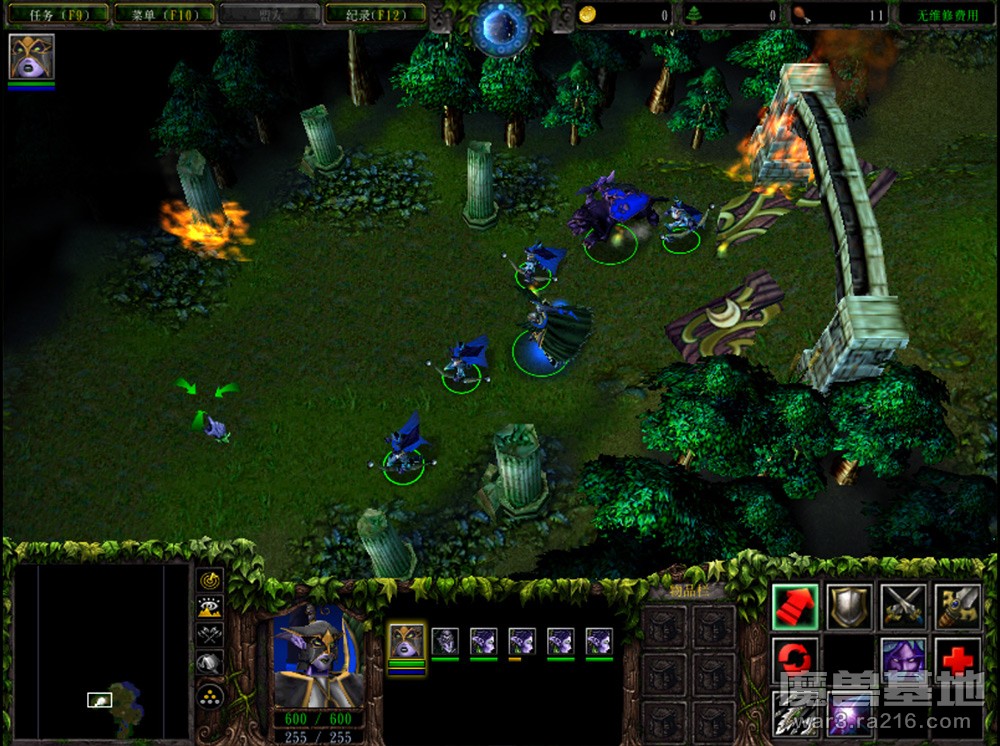
Task: Click the shield Stop command
Action: 849,606
